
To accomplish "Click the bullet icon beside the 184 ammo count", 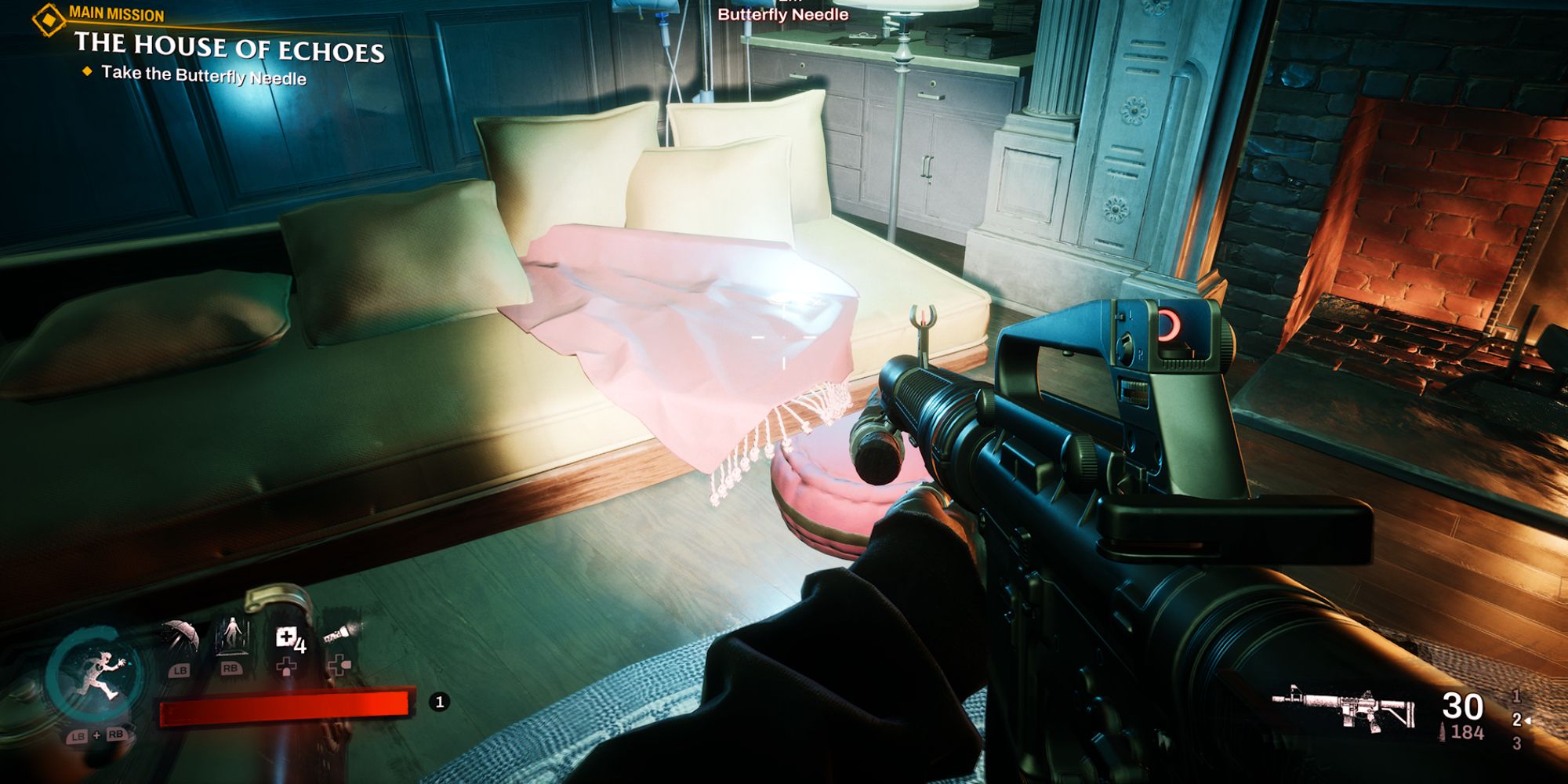I will 1443,730.
